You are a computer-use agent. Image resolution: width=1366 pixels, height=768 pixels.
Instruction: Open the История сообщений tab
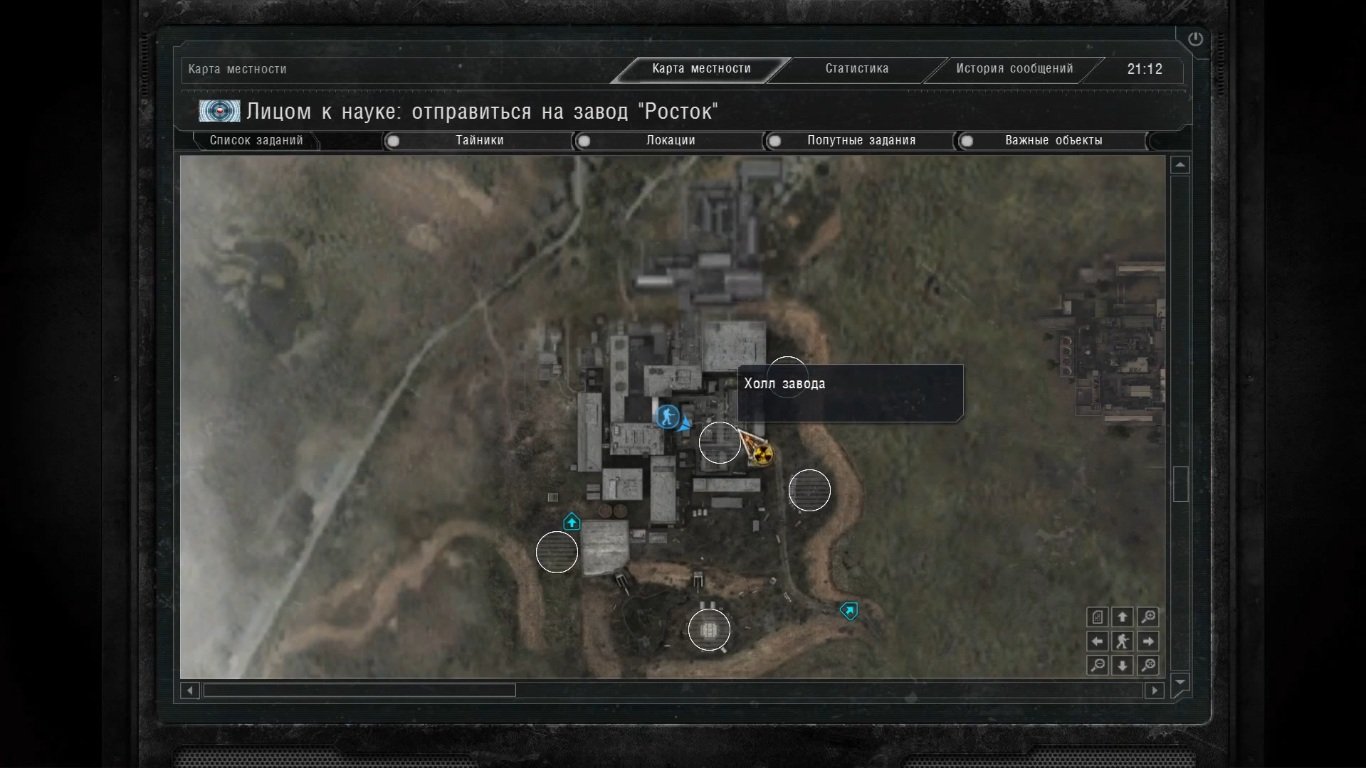1014,69
